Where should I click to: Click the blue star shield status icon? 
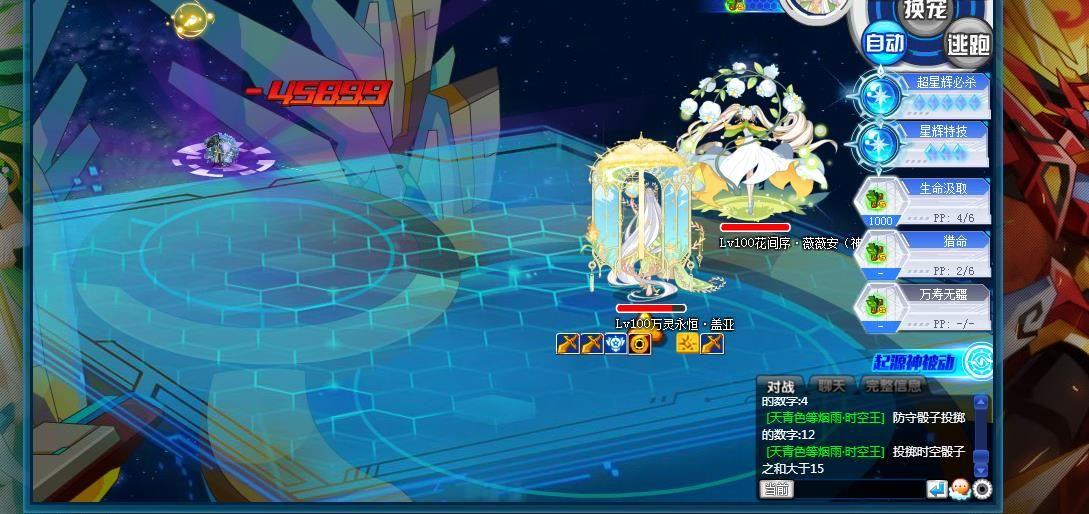click(616, 344)
